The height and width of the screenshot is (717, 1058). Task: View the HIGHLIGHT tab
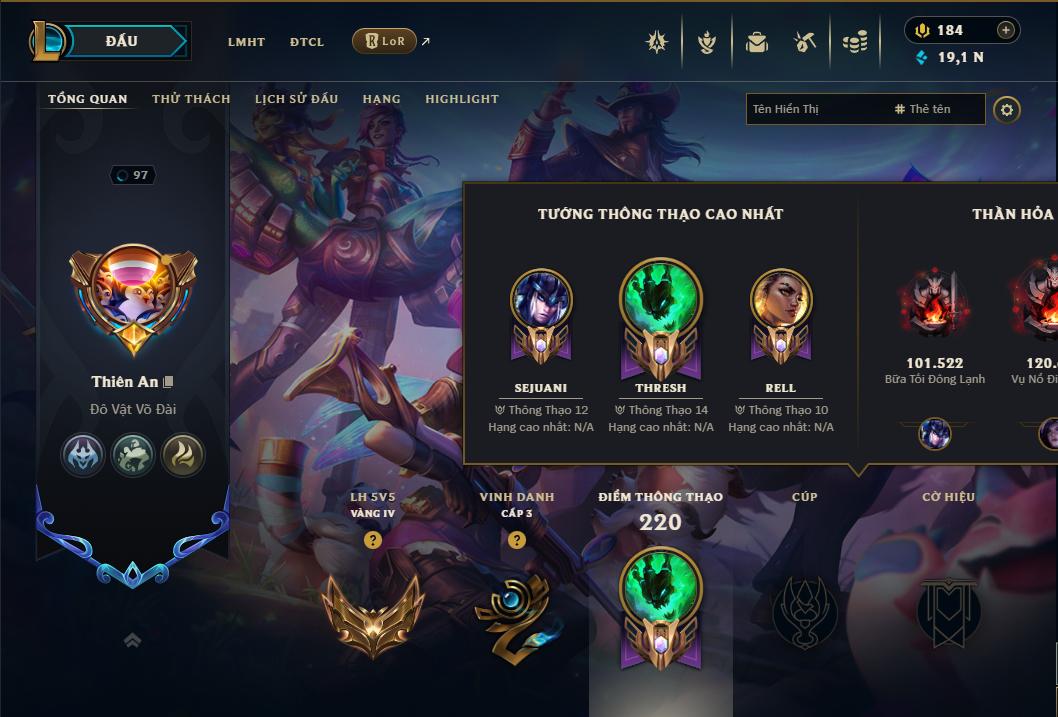coord(461,99)
